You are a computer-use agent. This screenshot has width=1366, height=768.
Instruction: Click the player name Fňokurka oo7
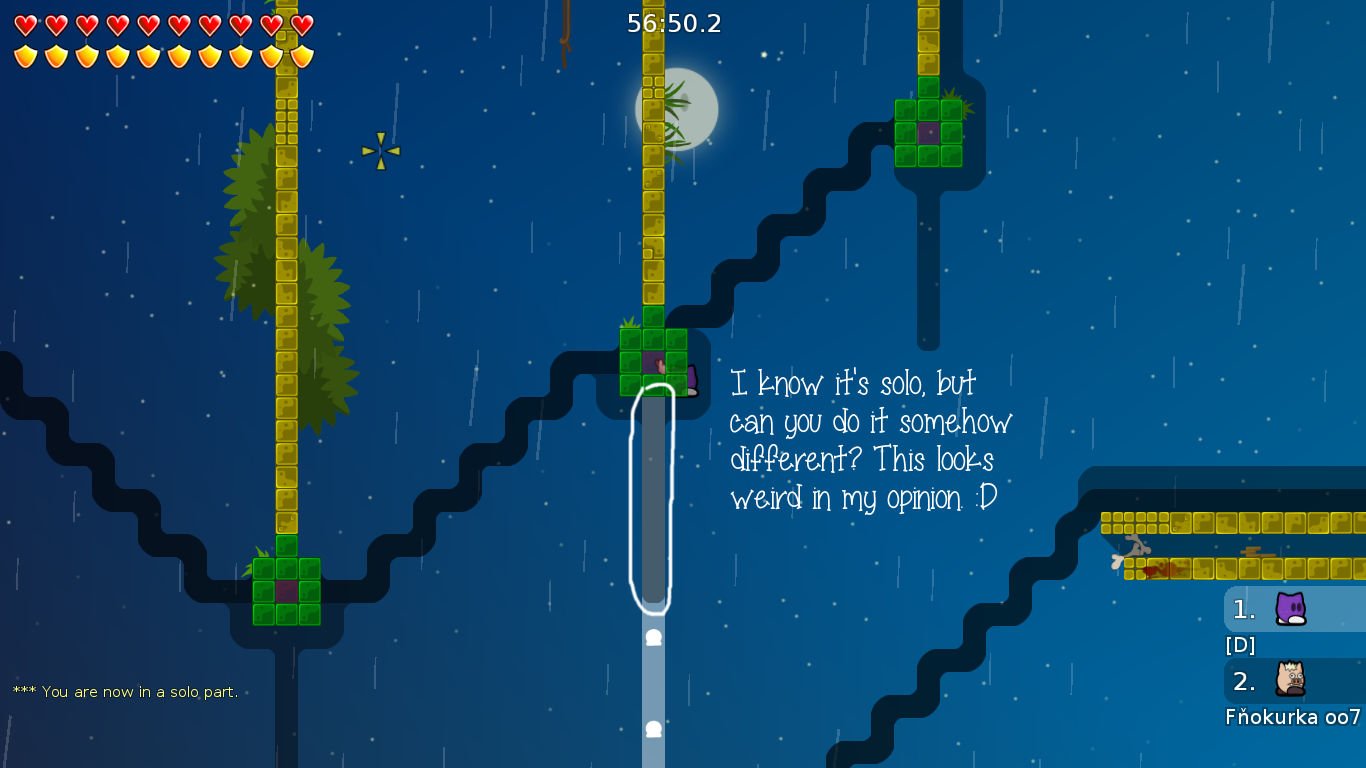tap(1293, 717)
